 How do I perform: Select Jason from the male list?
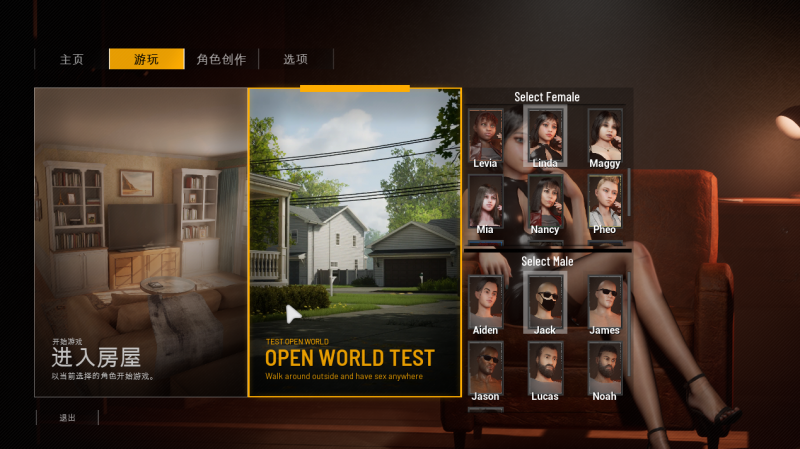click(486, 367)
